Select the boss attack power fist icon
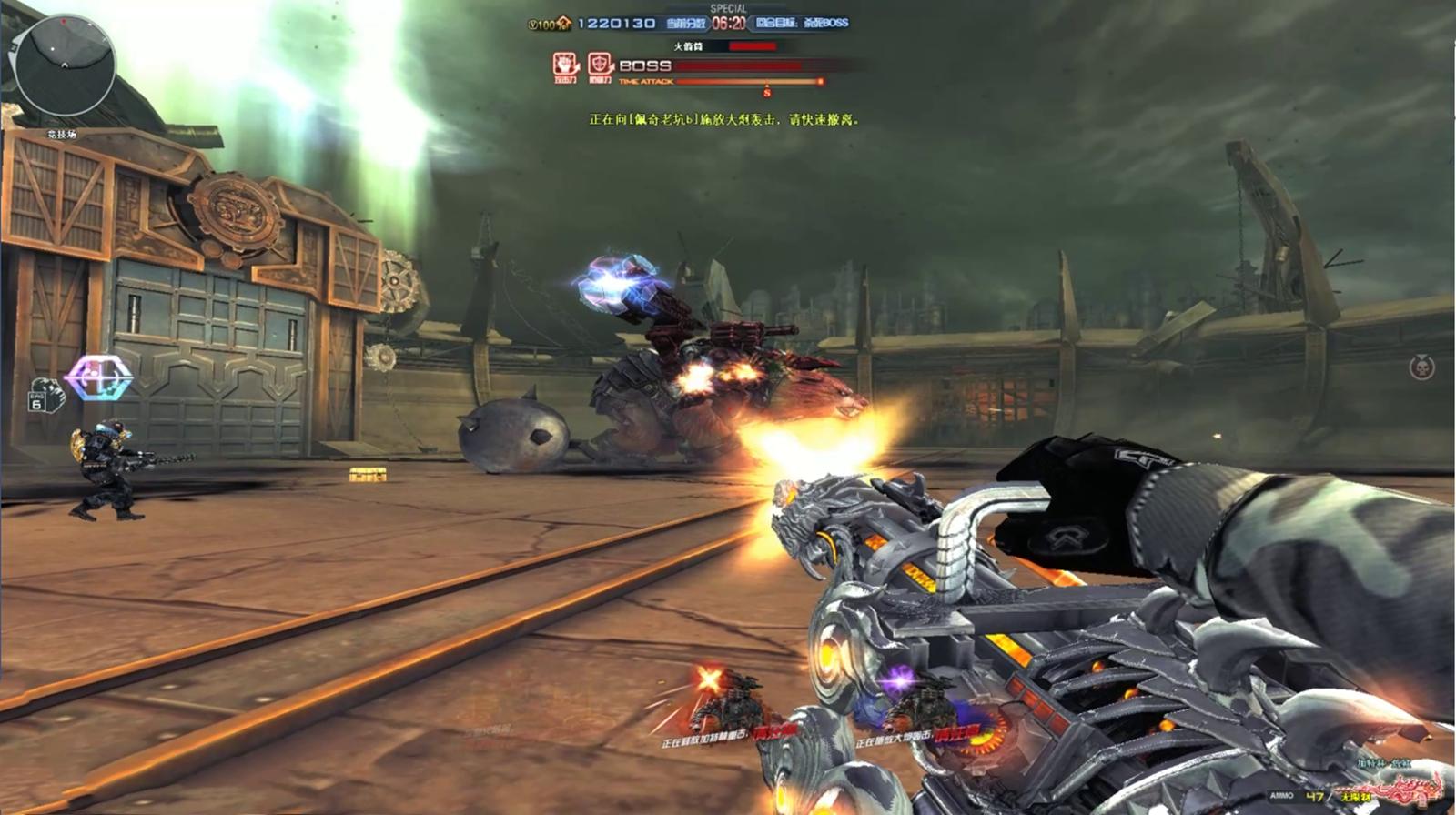This screenshot has width=1456, height=815. pos(566,65)
